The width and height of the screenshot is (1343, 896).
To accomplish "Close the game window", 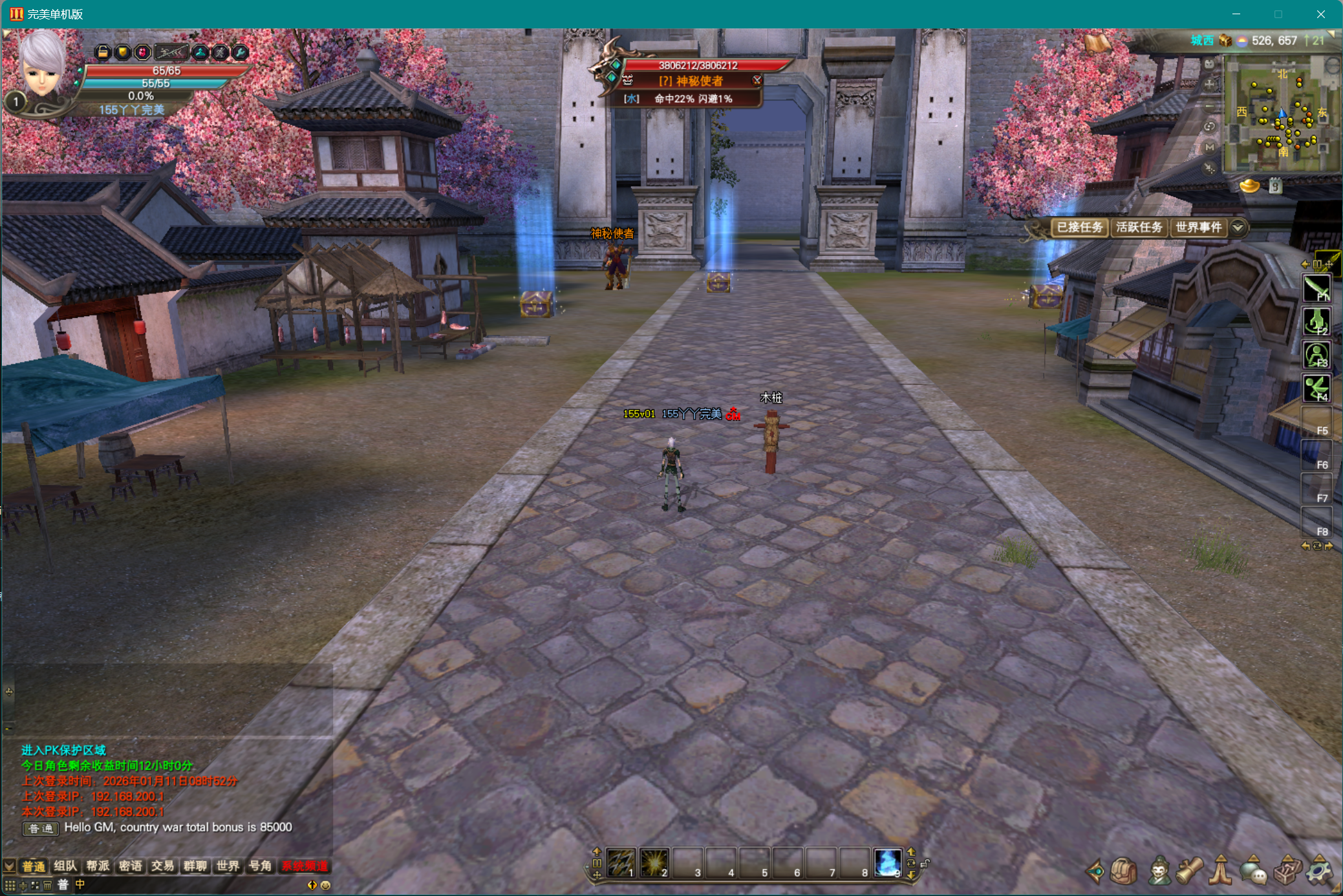I will tap(1320, 14).
